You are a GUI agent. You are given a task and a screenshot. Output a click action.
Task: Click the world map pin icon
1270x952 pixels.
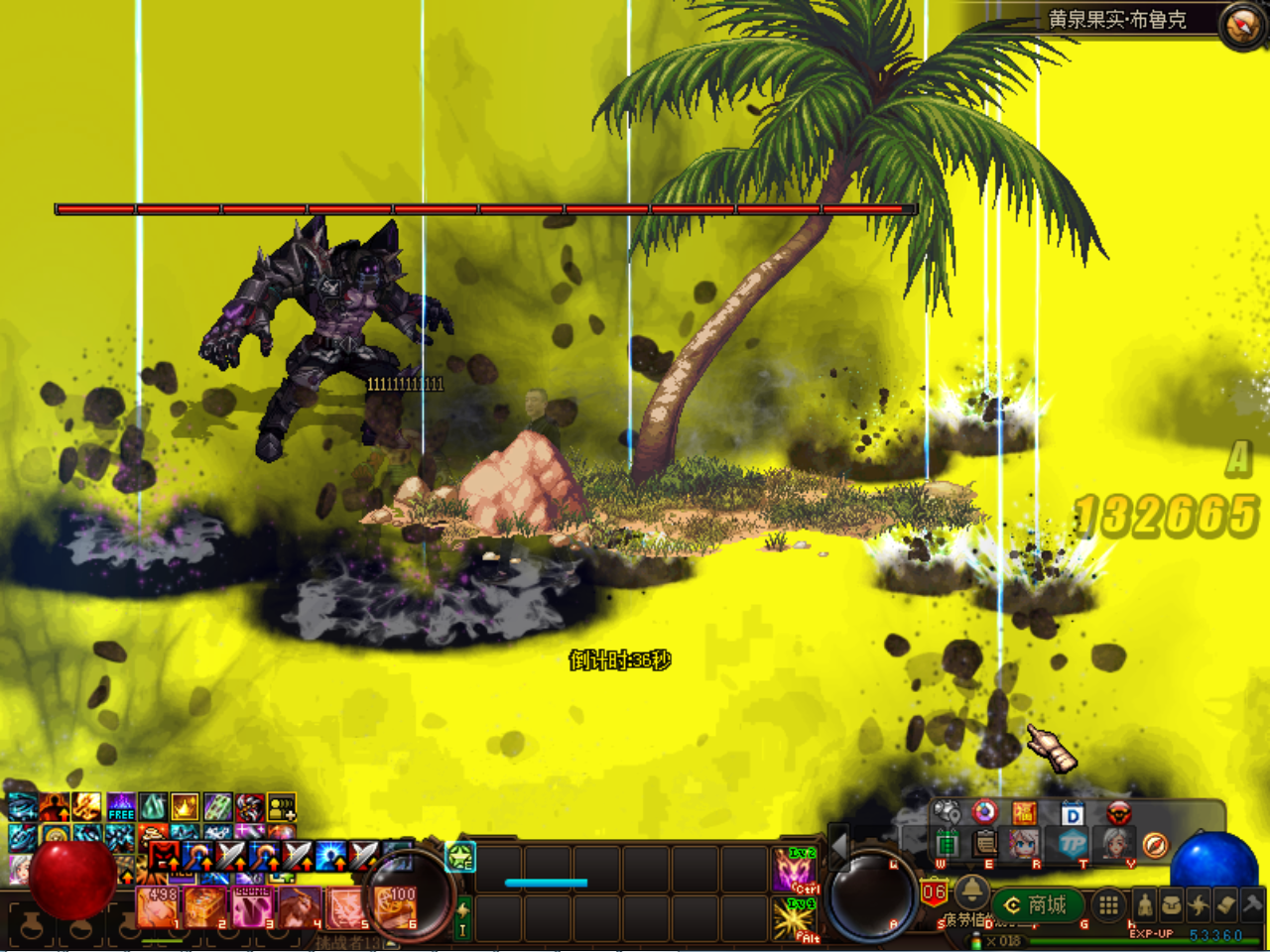[x=948, y=812]
